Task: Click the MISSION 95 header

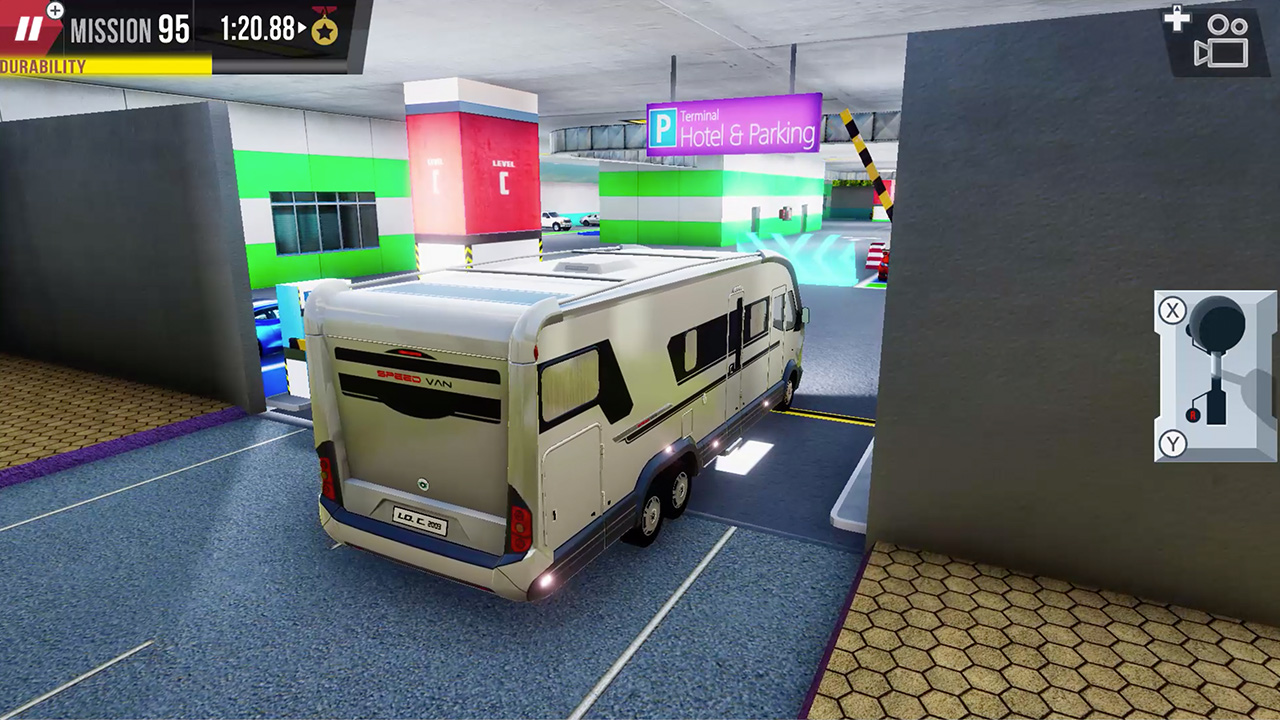Action: (x=130, y=28)
